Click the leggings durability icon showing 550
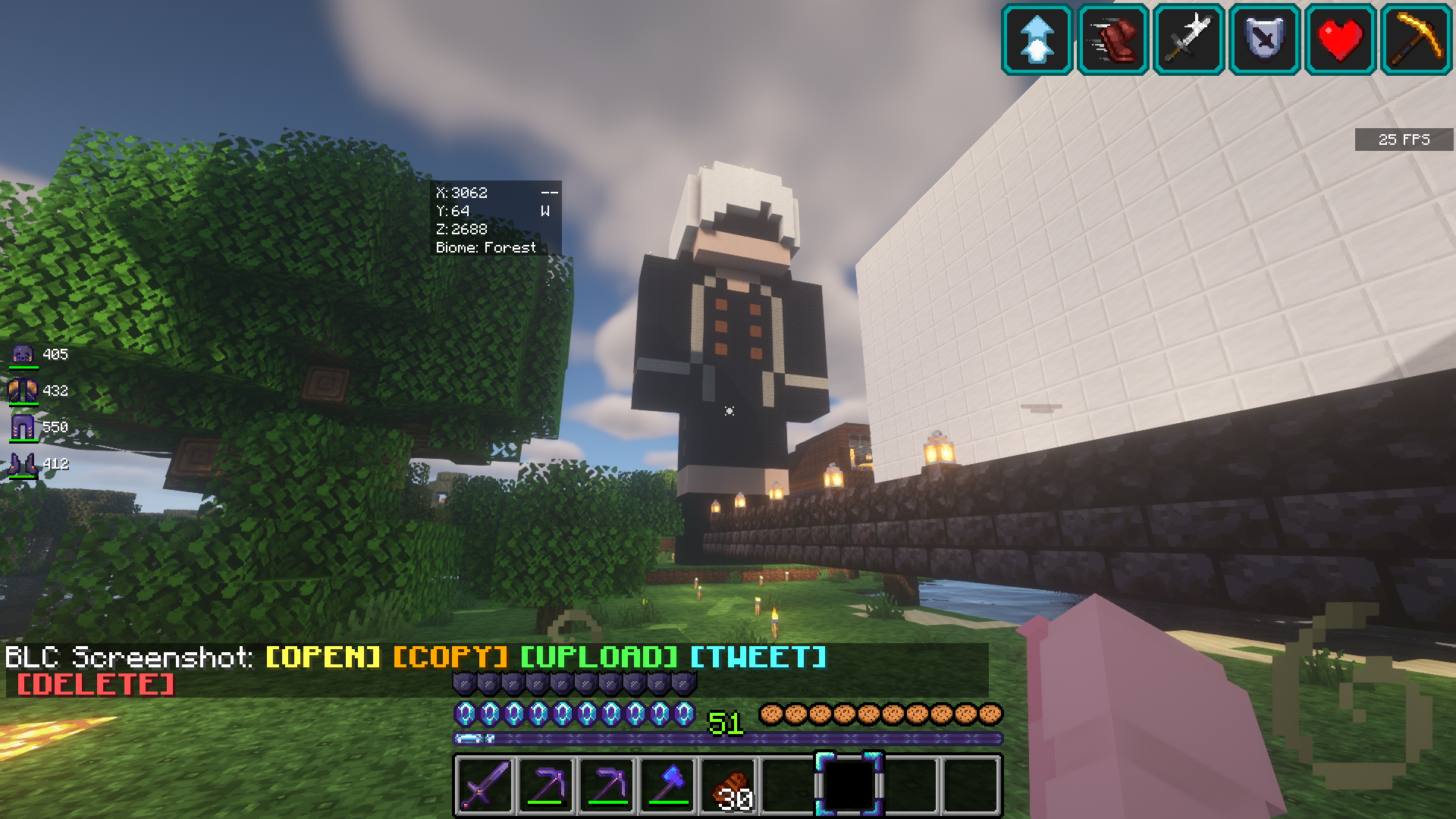 click(24, 427)
